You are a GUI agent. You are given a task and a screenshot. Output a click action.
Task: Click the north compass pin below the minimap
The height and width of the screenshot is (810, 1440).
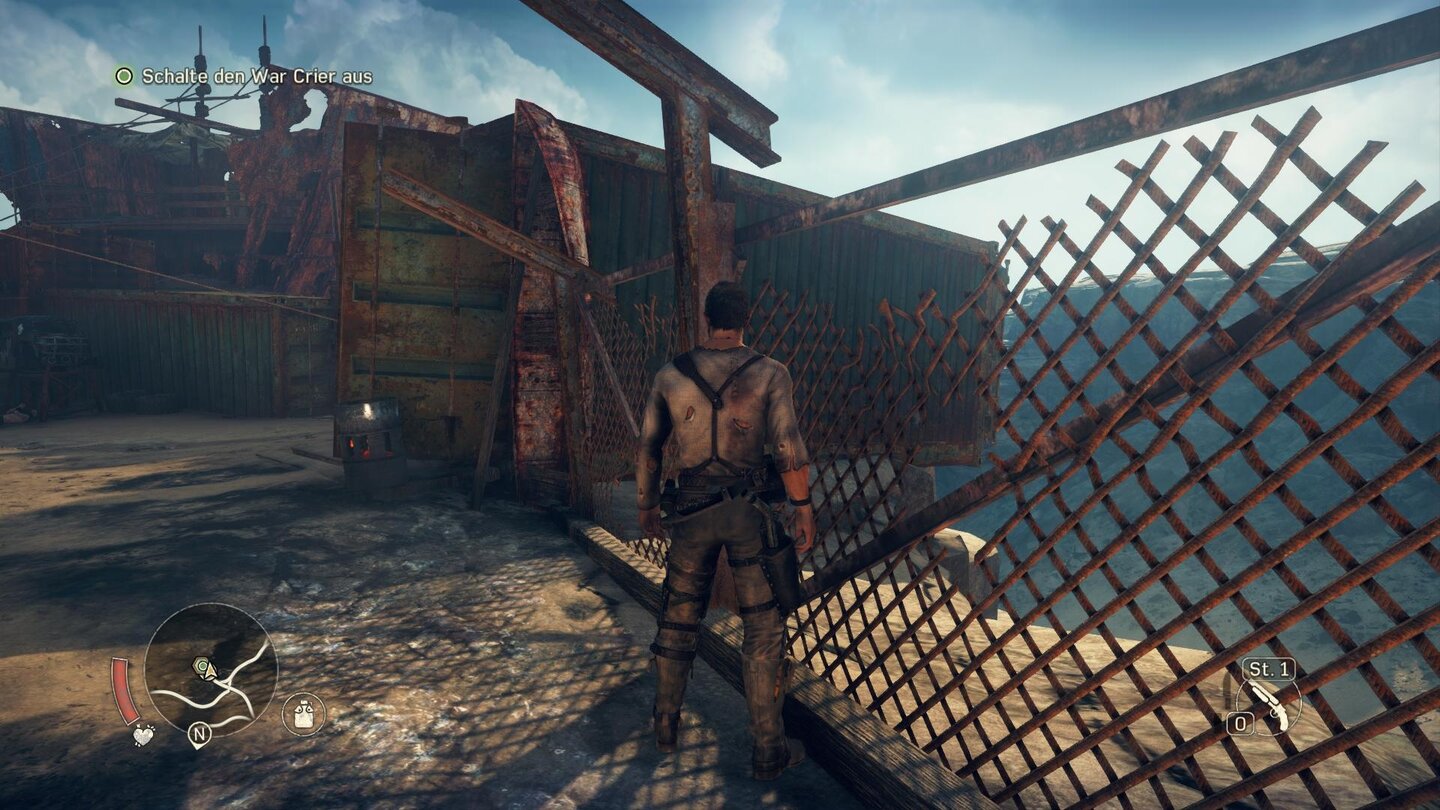(199, 735)
